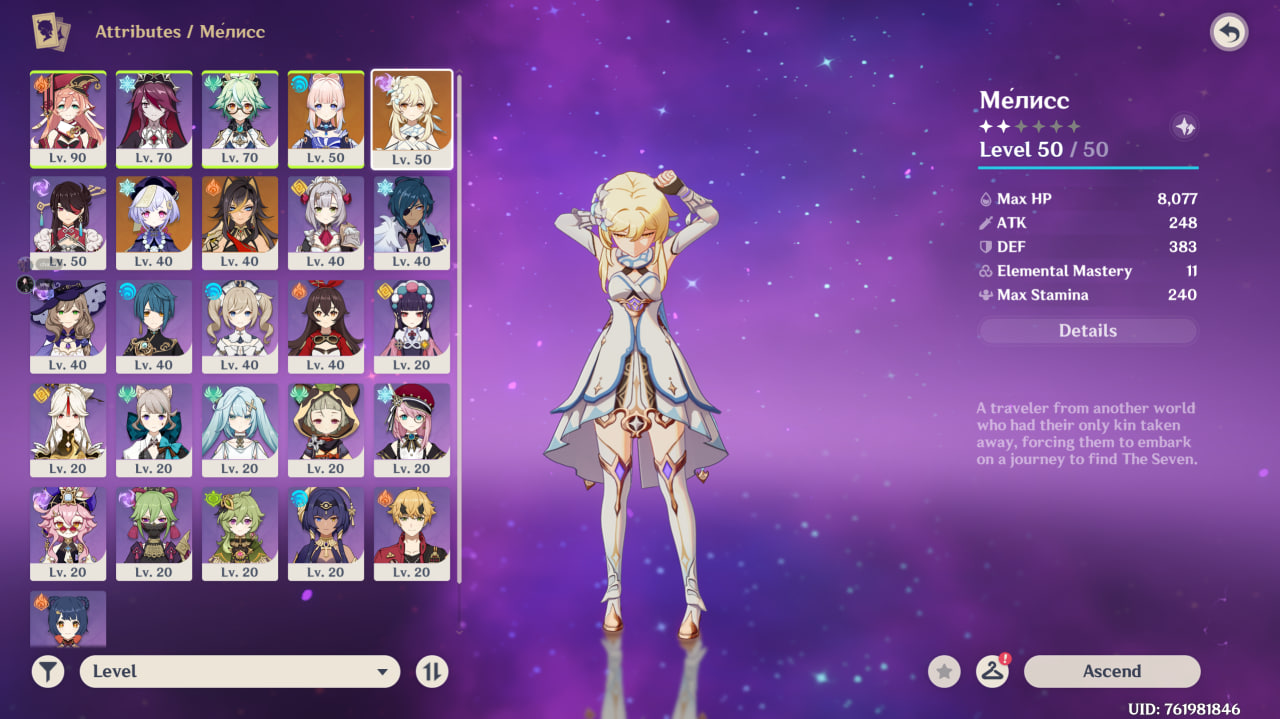
Task: Select the Kaeya character portrait
Action: point(412,222)
